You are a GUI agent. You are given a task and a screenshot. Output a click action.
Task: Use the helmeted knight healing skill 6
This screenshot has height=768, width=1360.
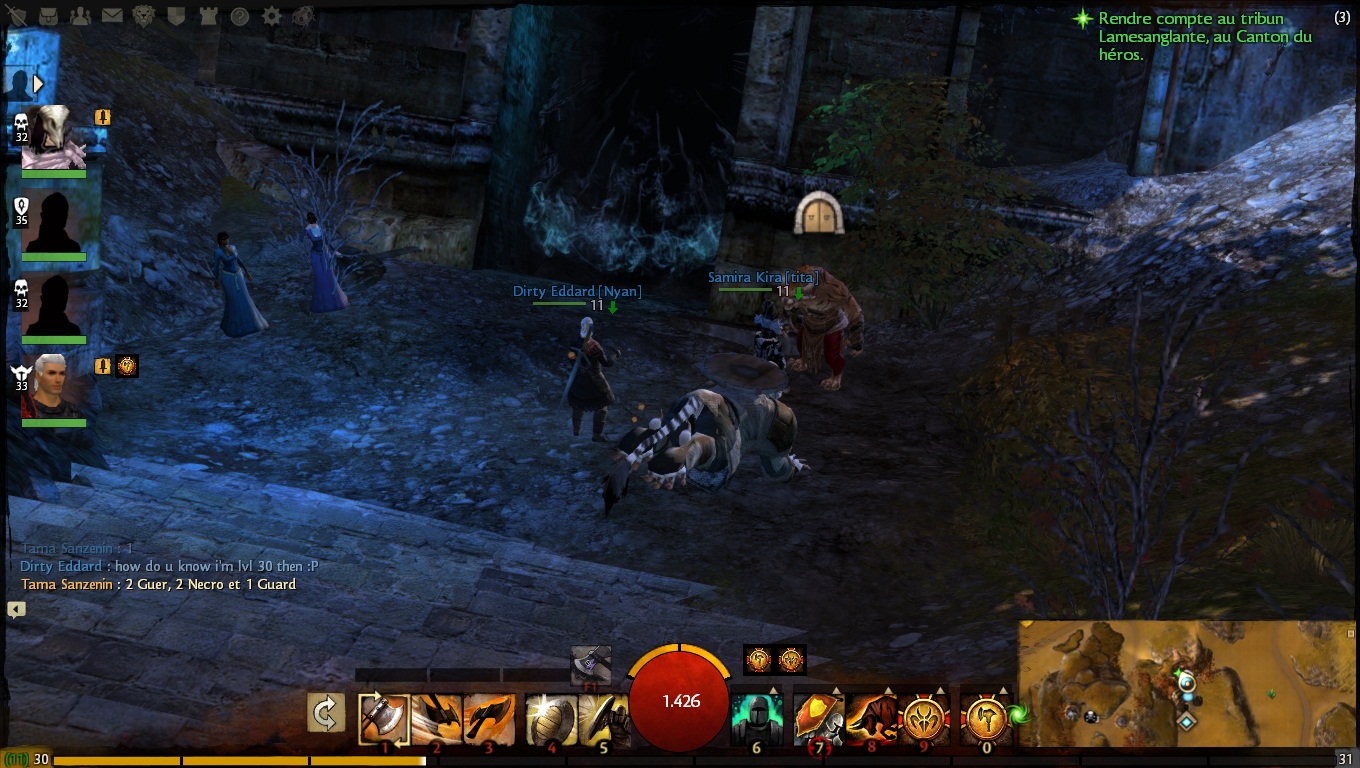coord(756,719)
